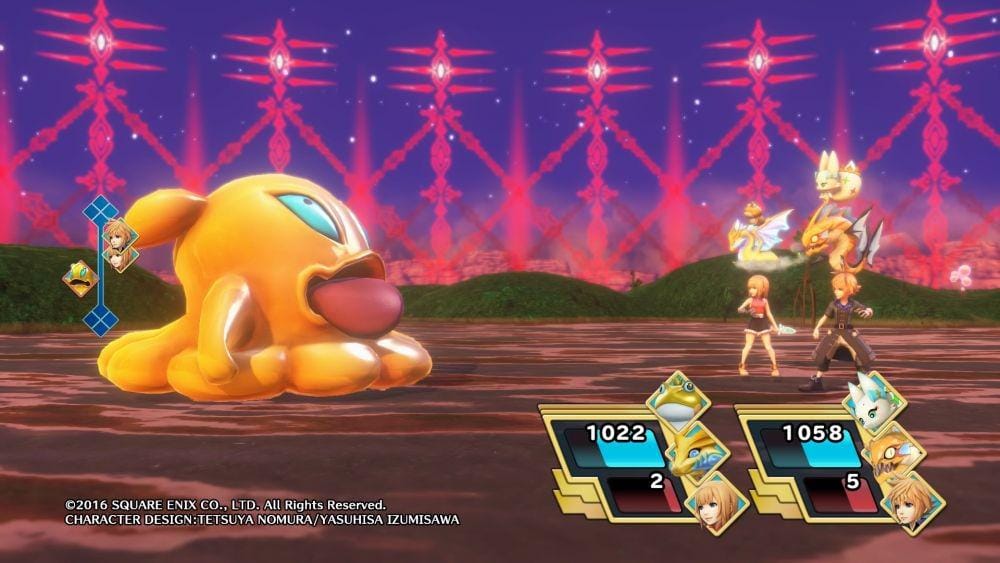The width and height of the screenshot is (1000, 563).
Task: Click the enemy blob icon on turn gauge
Action: click(x=79, y=278)
